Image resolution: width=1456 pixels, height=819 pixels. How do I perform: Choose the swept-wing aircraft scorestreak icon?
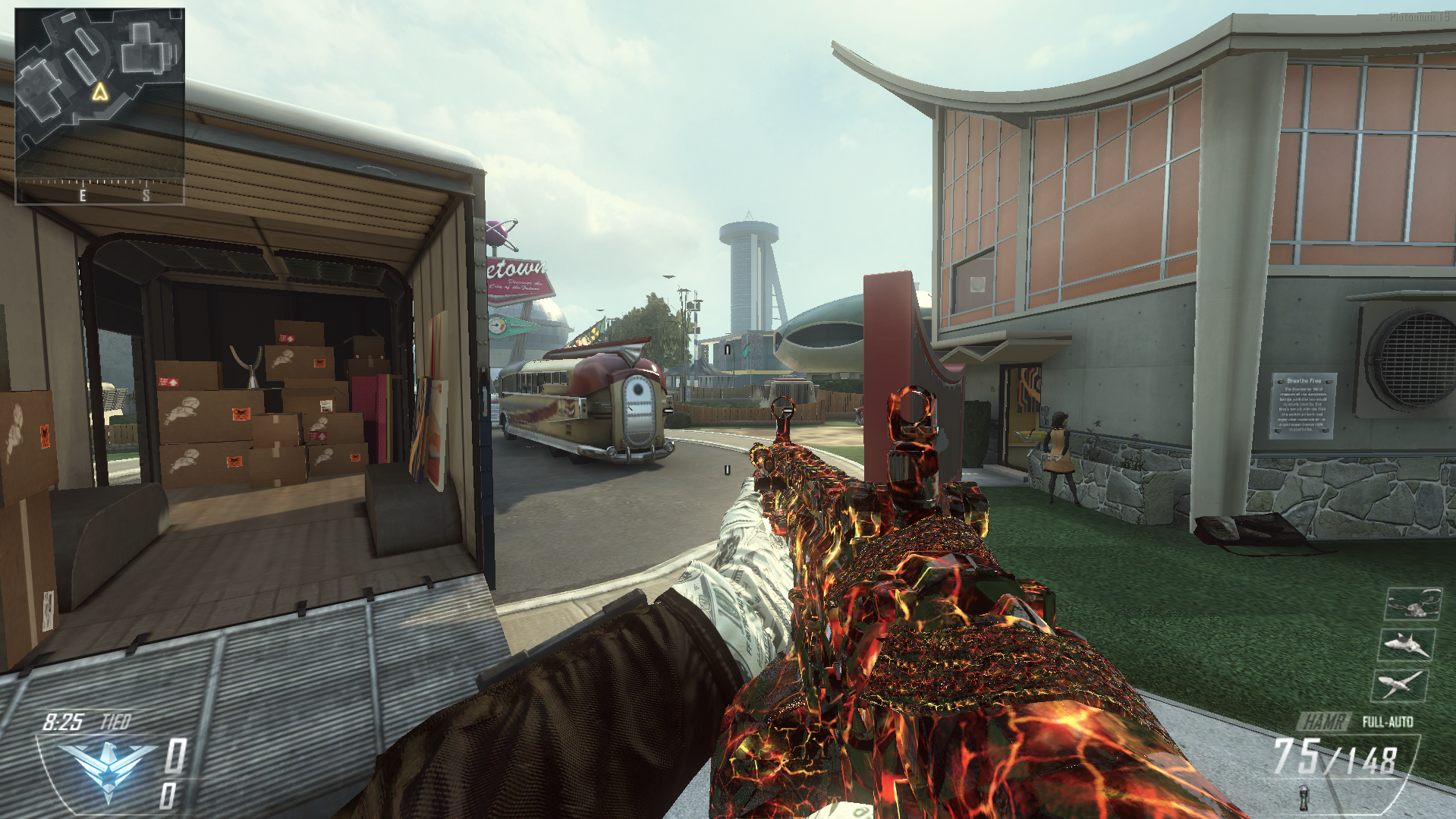[x=1400, y=685]
